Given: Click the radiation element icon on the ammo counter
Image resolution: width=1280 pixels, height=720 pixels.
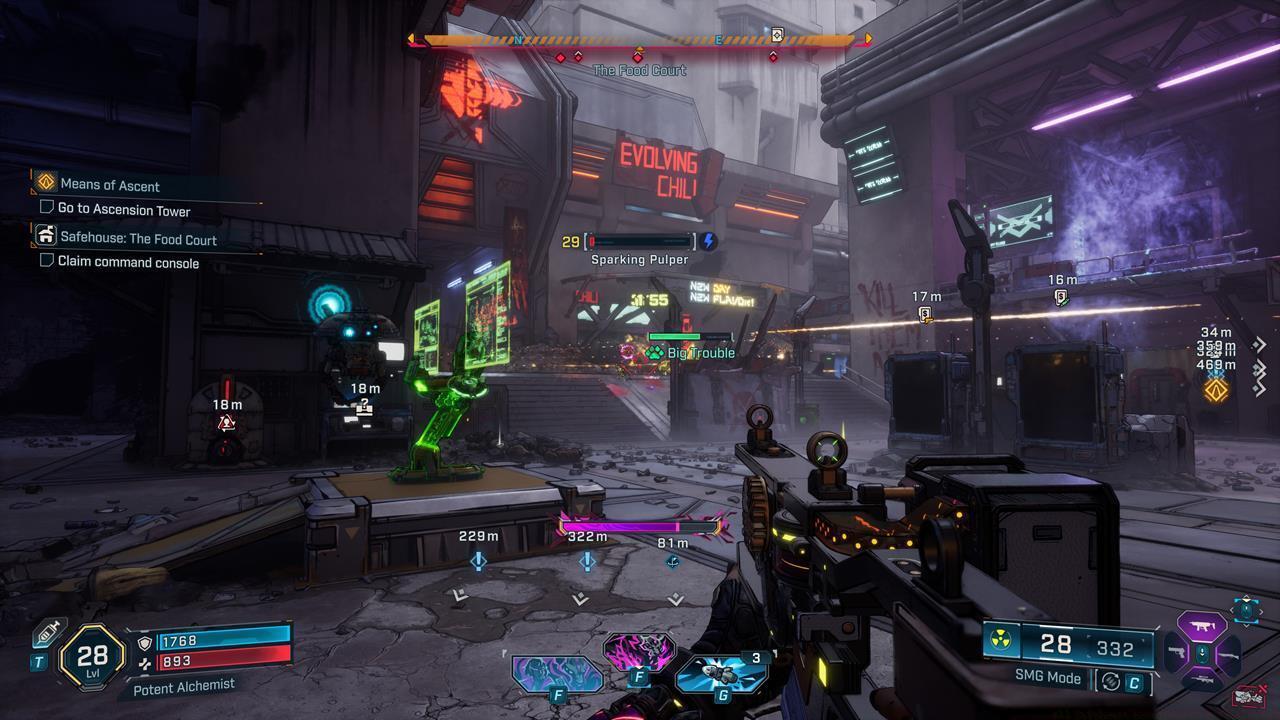Looking at the screenshot, I should point(1000,641).
